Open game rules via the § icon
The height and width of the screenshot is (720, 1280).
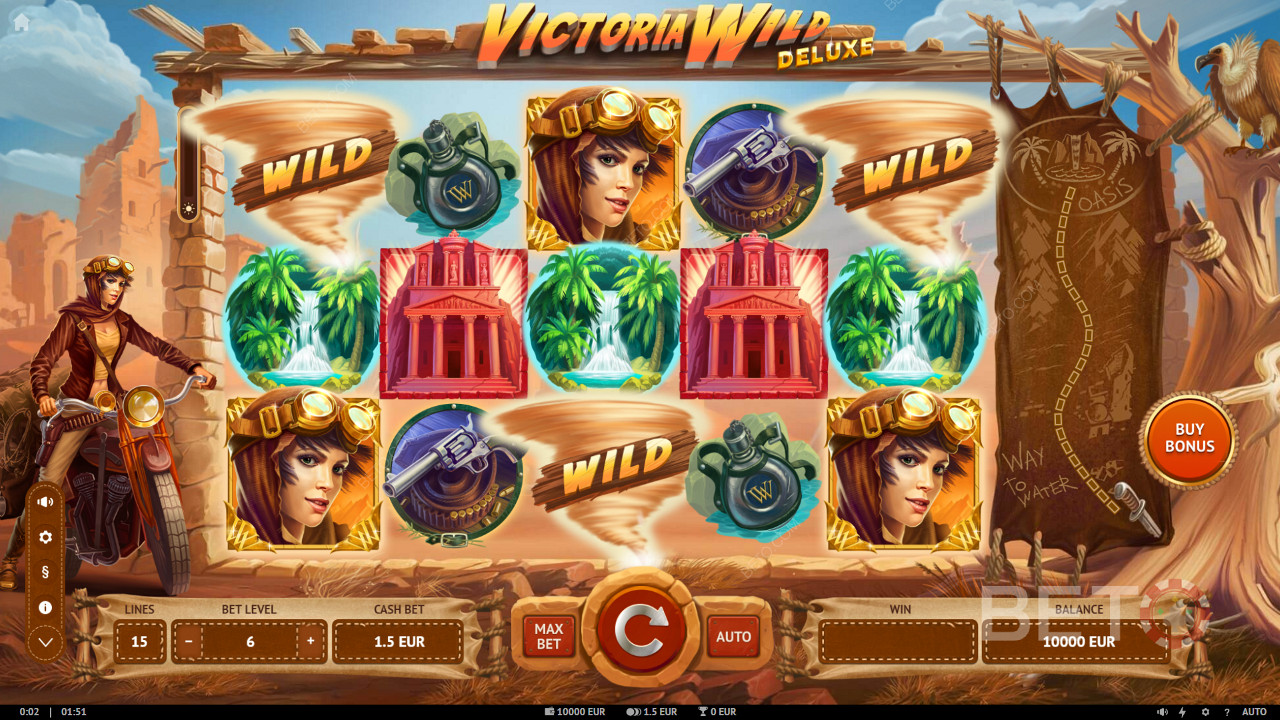click(x=45, y=572)
